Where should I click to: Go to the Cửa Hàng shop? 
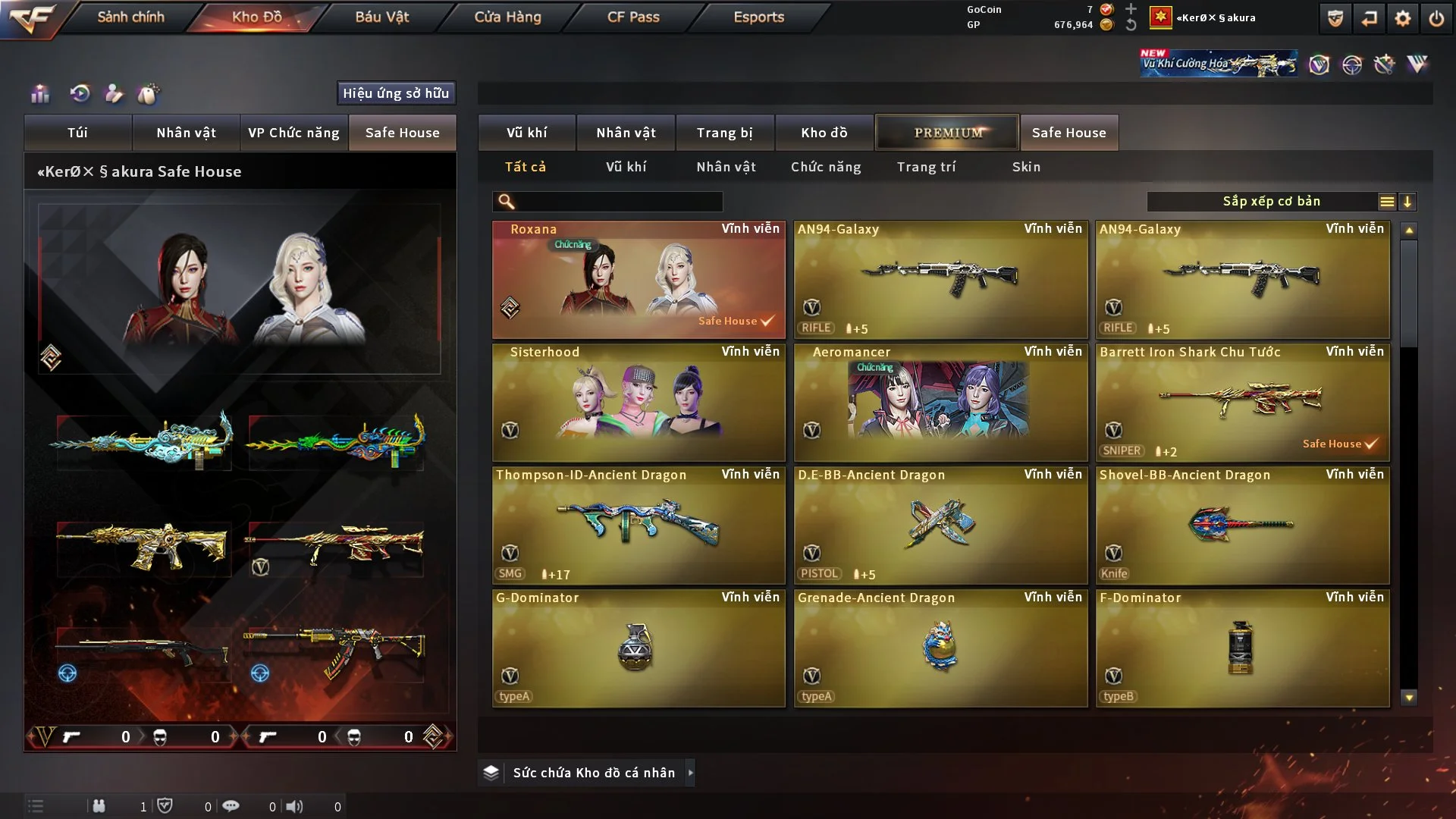507,17
